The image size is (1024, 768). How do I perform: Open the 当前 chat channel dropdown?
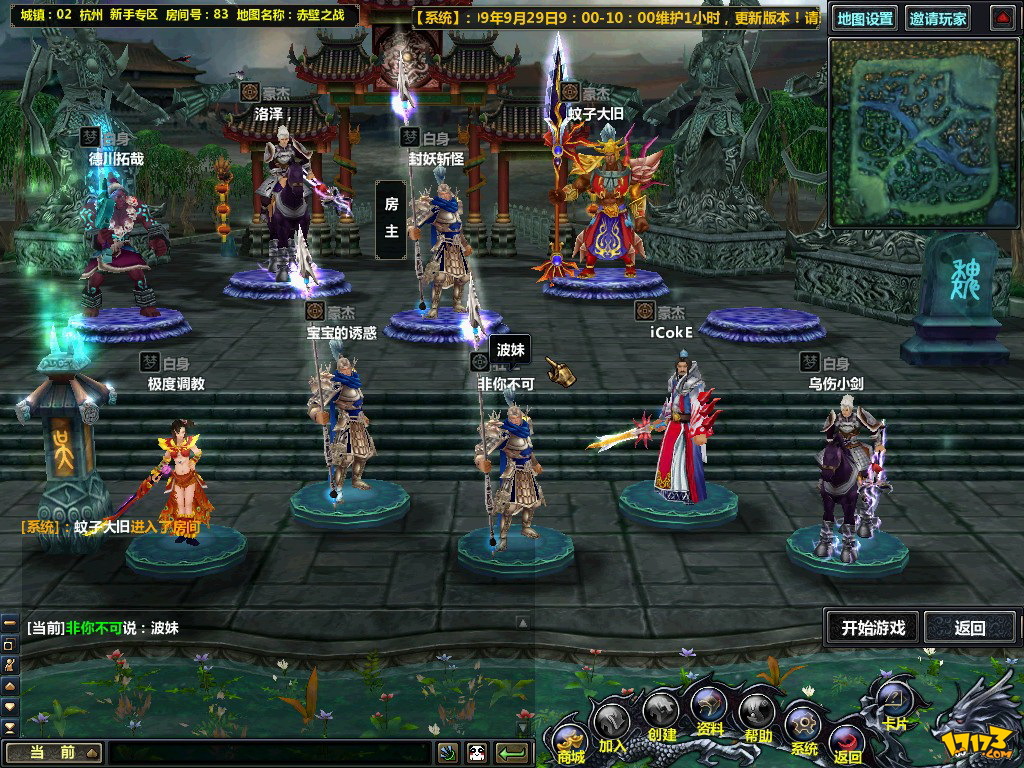pos(54,753)
